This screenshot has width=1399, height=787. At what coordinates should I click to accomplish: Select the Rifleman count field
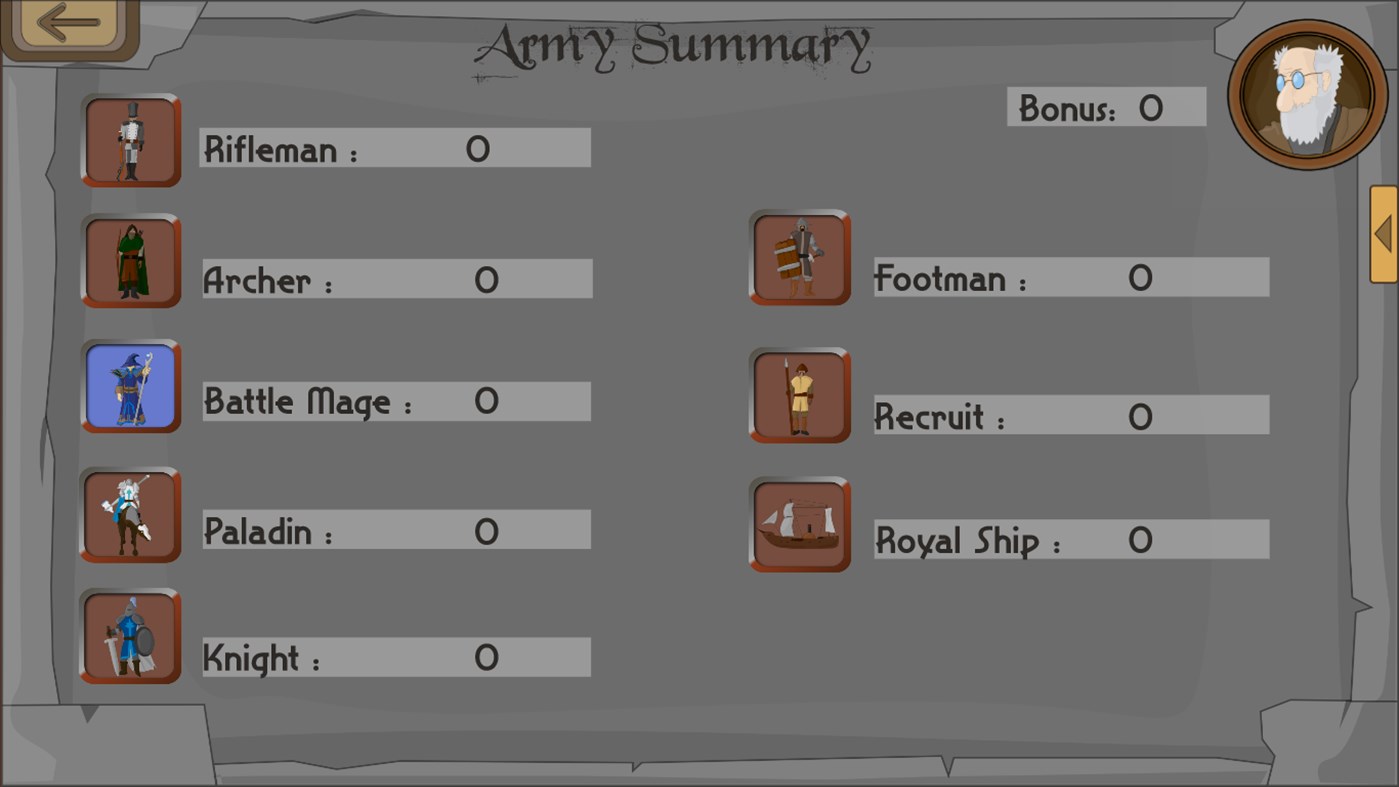point(395,148)
